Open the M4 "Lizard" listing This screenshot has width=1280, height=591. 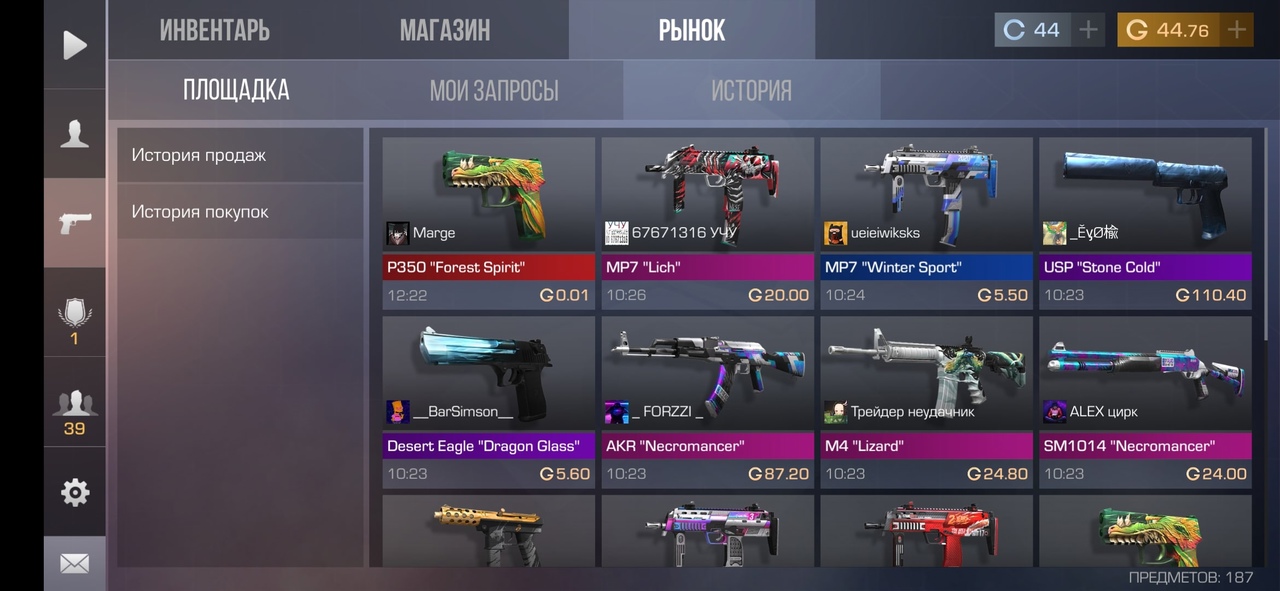click(926, 402)
